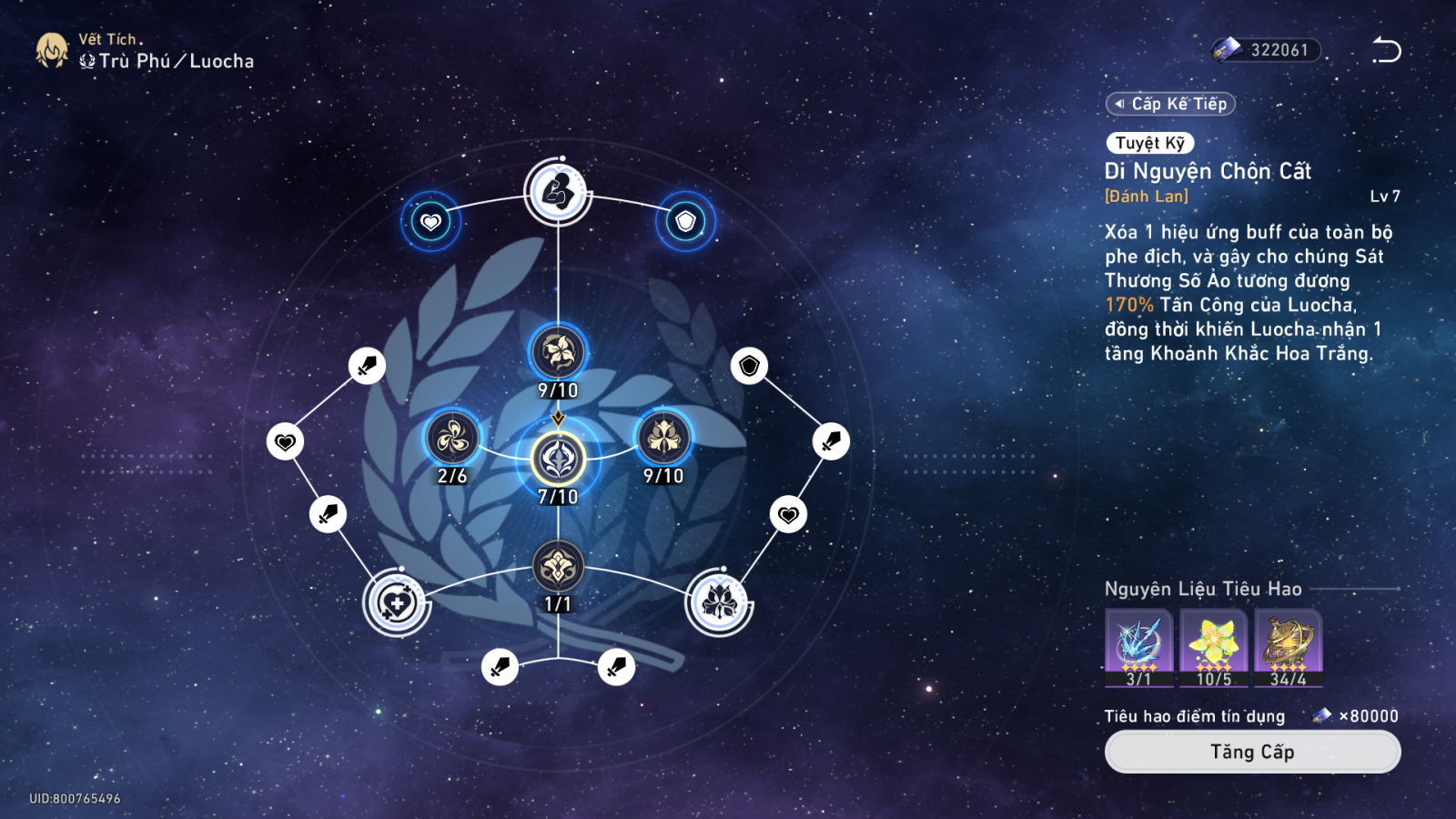
Task: Open the technique node showing 1/1
Action: pyautogui.click(x=558, y=568)
